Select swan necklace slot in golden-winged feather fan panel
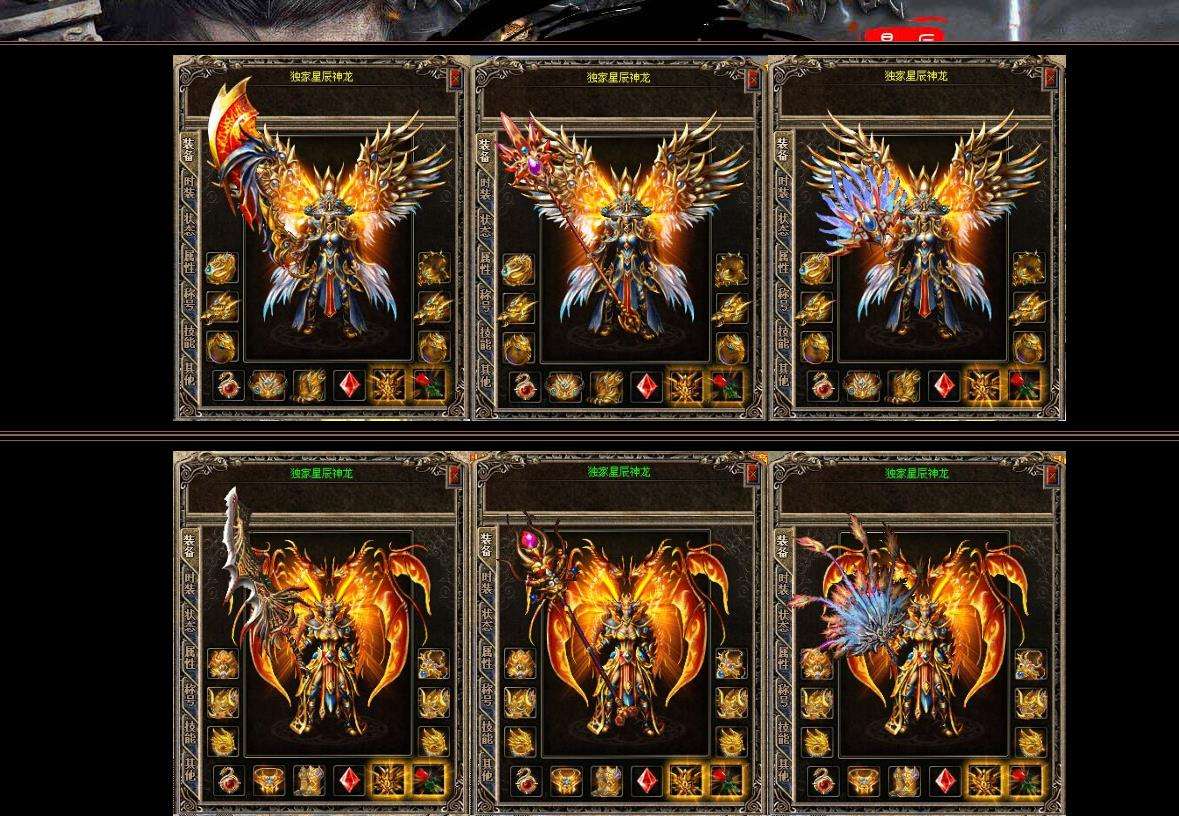 click(x=823, y=385)
